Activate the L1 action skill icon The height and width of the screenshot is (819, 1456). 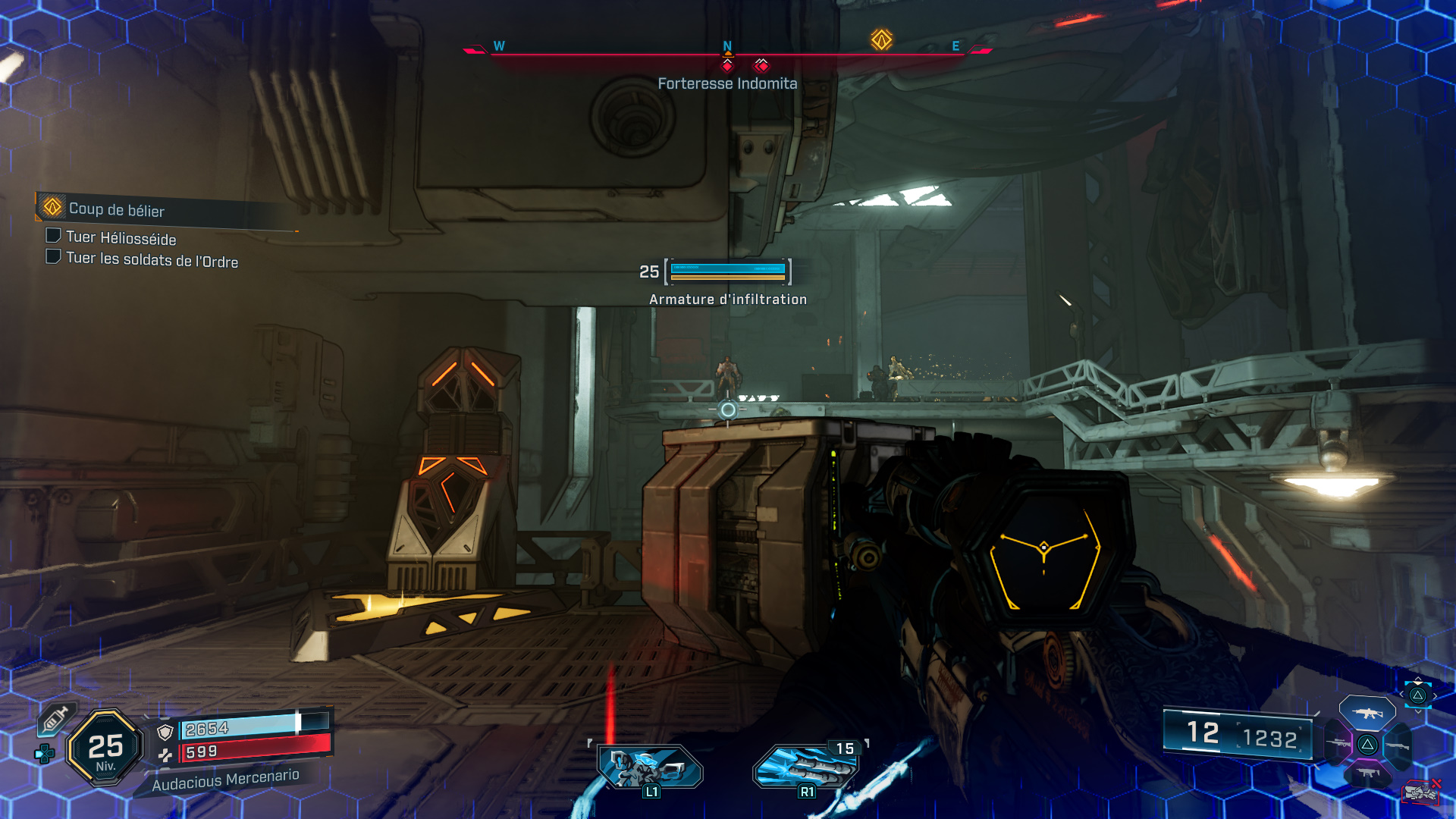pyautogui.click(x=650, y=767)
